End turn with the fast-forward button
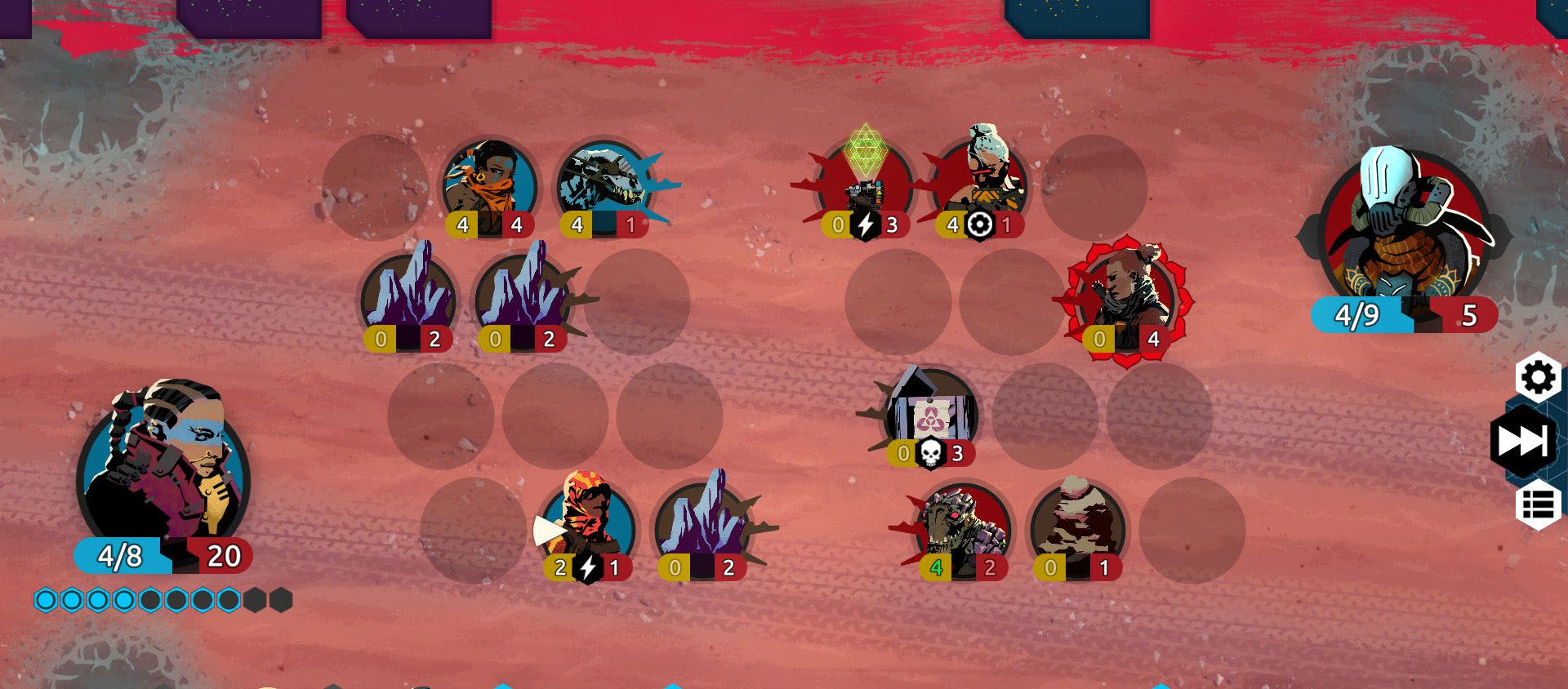The height and width of the screenshot is (689, 1568). tap(1523, 441)
